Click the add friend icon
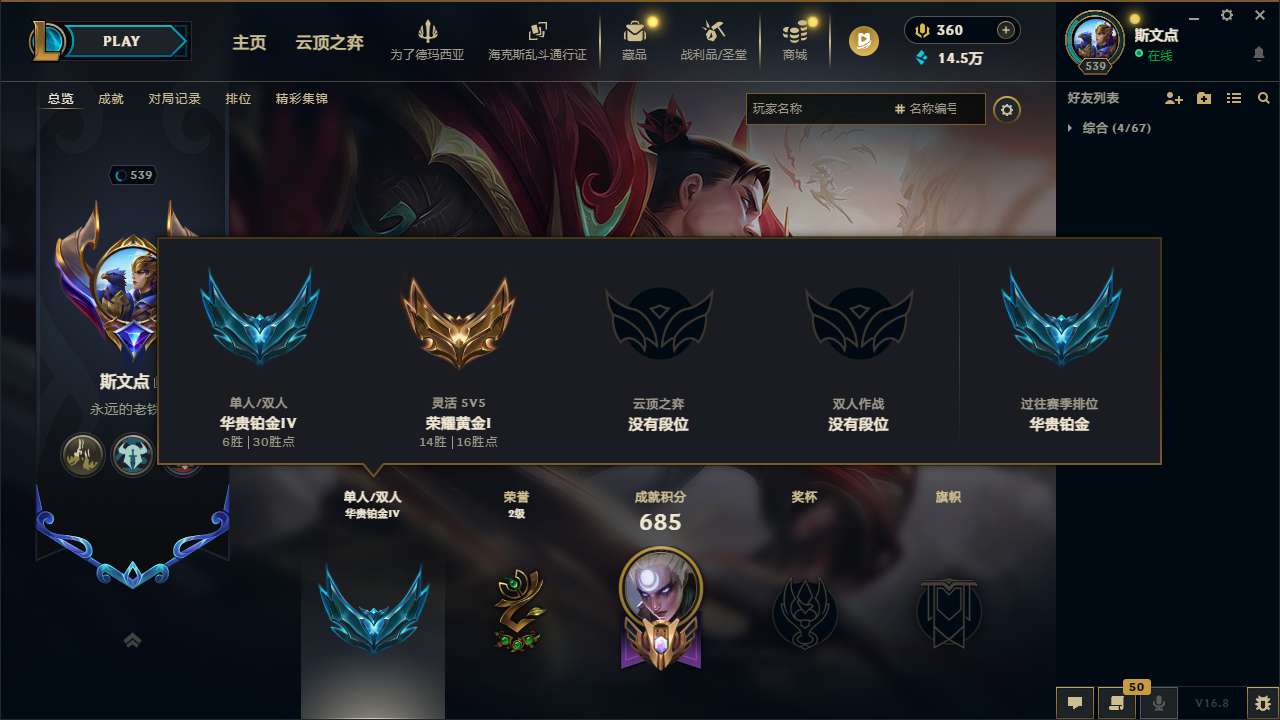The image size is (1280, 720). pos(1172,98)
